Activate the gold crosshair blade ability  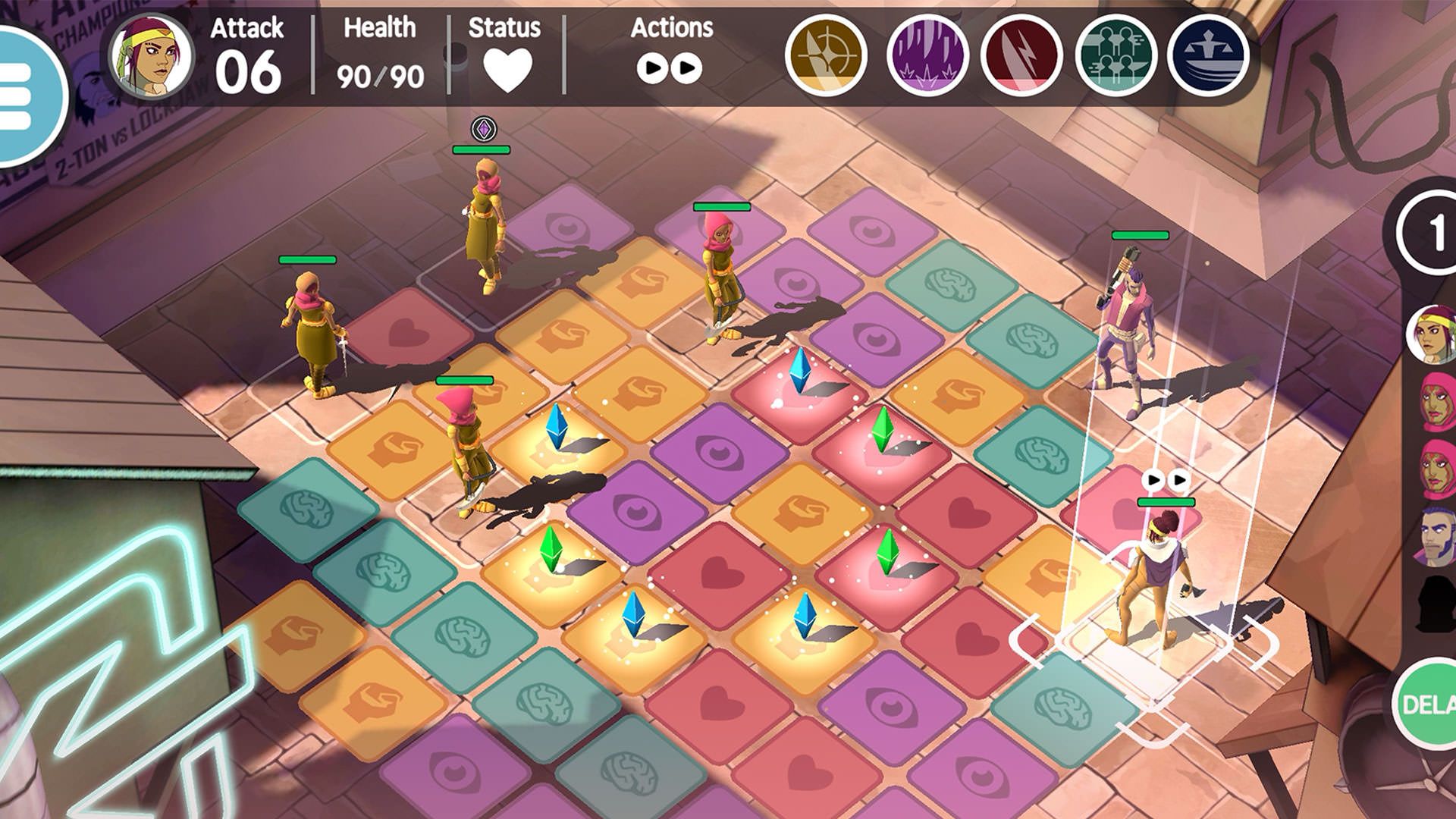(827, 56)
